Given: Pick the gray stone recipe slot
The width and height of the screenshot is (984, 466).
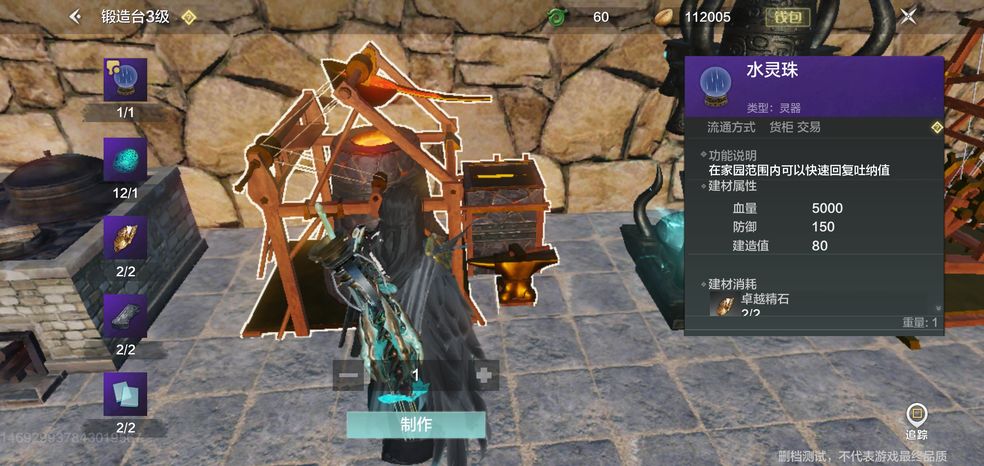Looking at the screenshot, I should (125, 316).
